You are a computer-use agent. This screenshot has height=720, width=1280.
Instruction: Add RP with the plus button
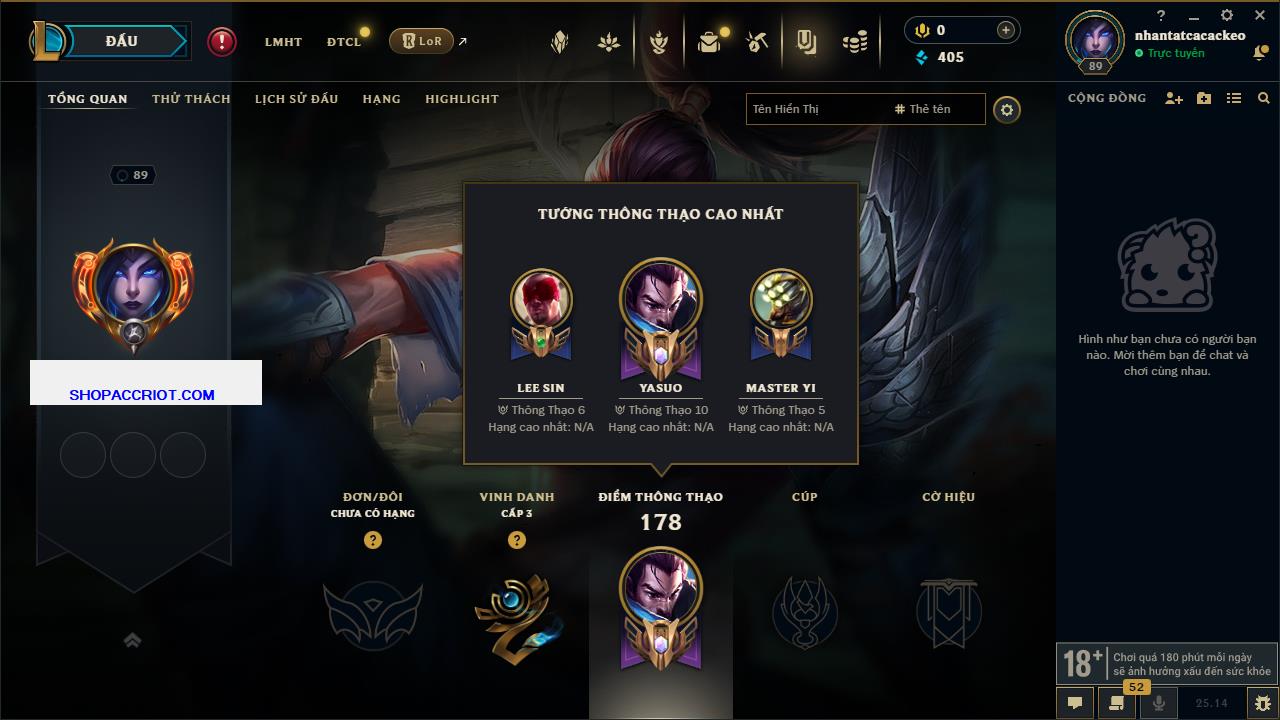click(1006, 30)
